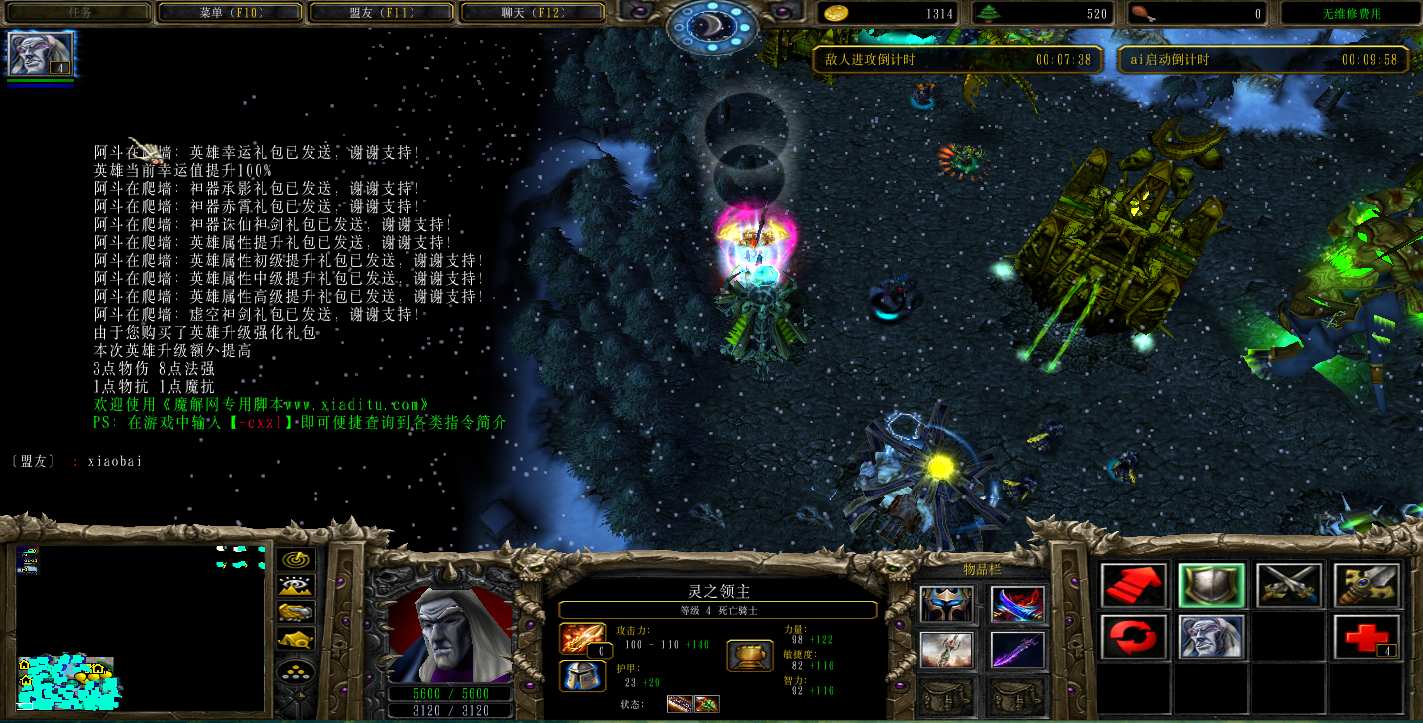Click the Death Knight hero portrait
Screen dimensions: 1423x723
coord(449,635)
